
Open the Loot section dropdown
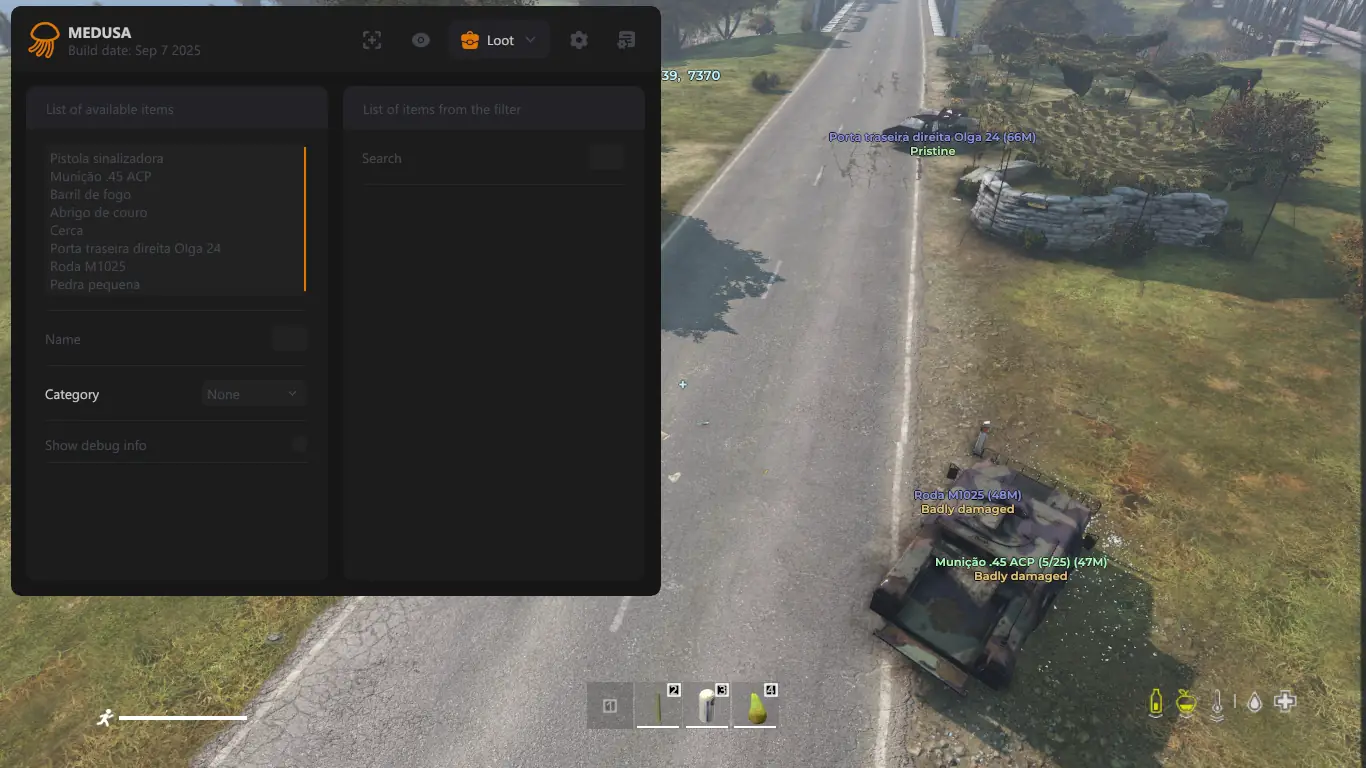pyautogui.click(x=499, y=40)
